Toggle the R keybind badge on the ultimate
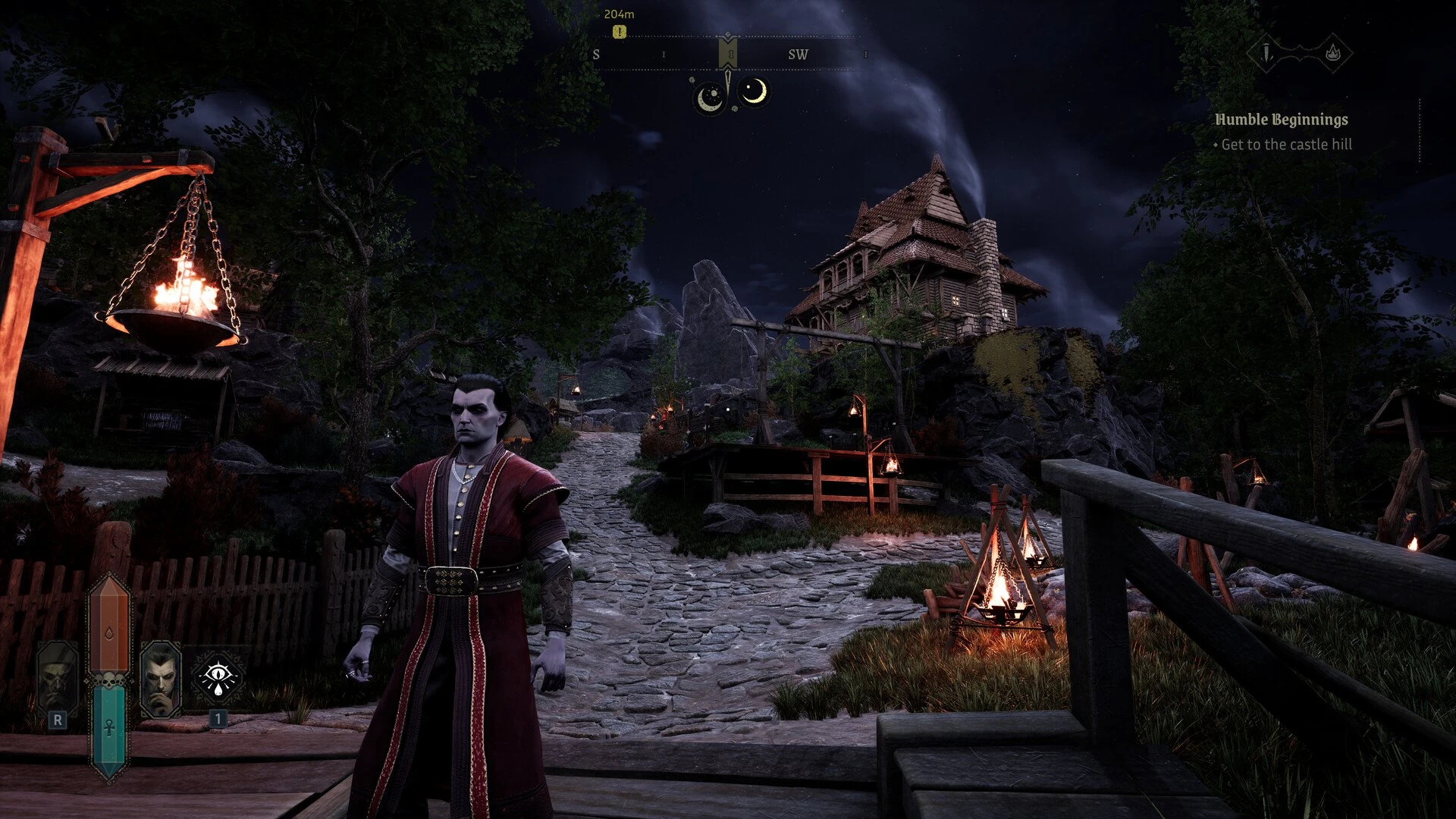The image size is (1456, 819). (x=58, y=720)
